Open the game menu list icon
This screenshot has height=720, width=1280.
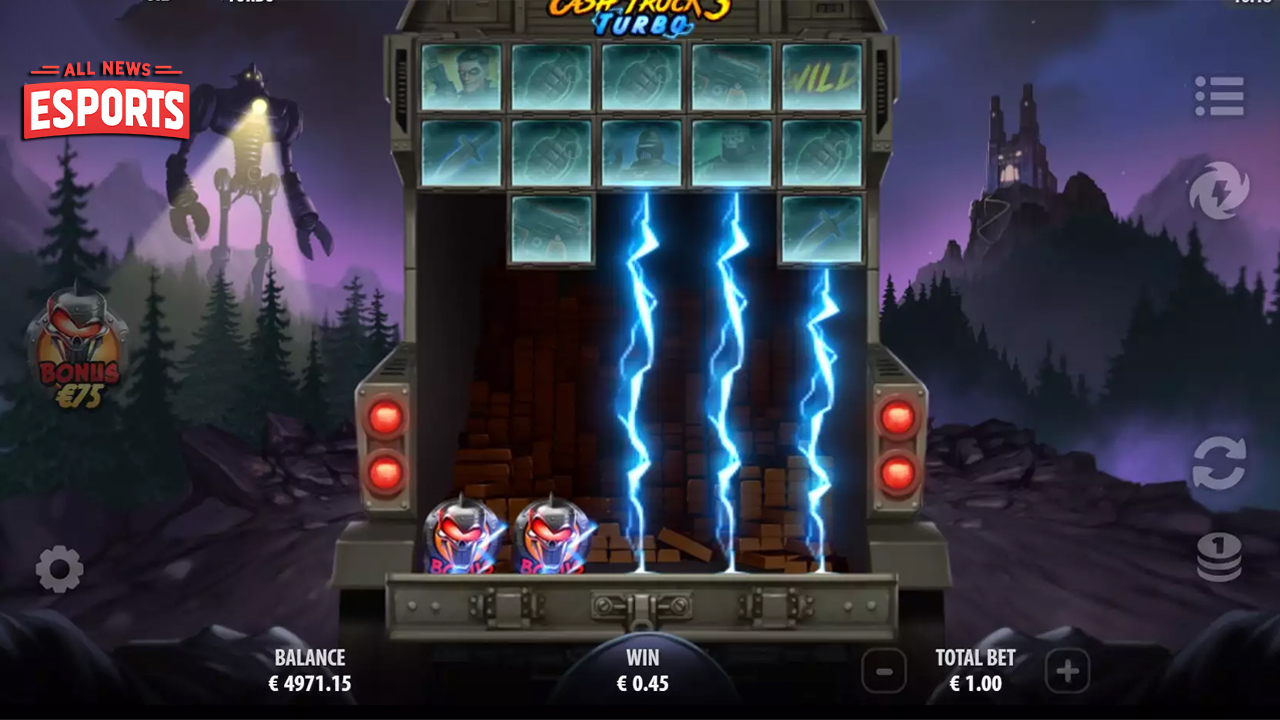click(x=1222, y=97)
